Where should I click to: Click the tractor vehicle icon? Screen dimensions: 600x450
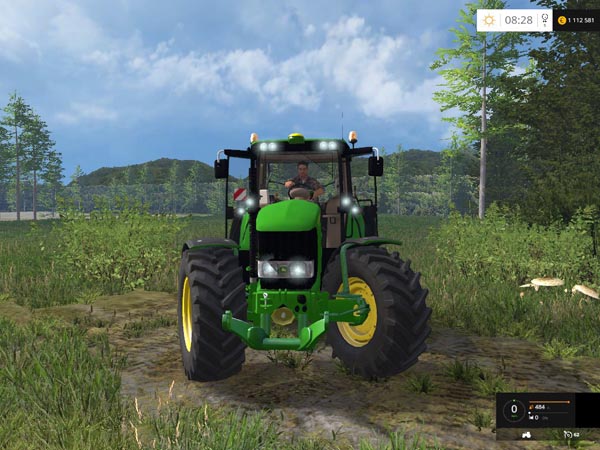point(527,435)
